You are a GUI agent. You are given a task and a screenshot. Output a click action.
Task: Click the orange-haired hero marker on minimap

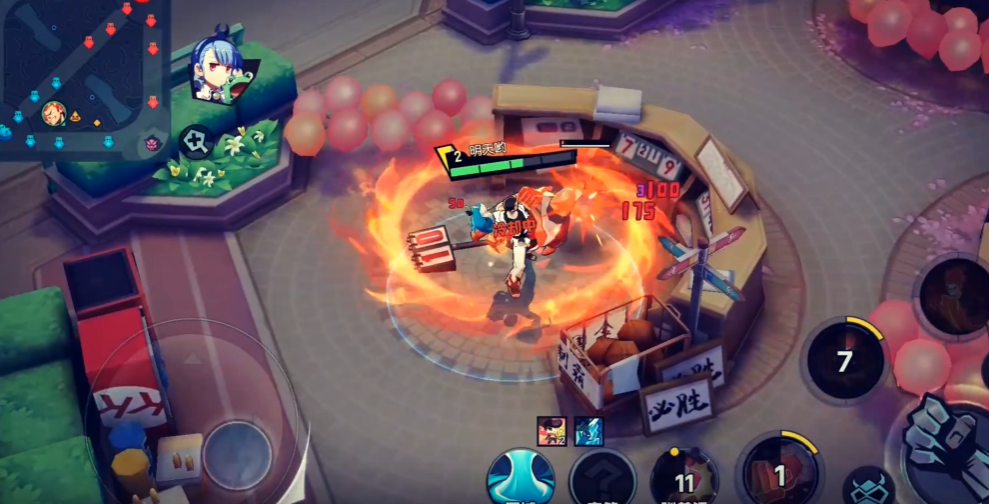(52, 115)
